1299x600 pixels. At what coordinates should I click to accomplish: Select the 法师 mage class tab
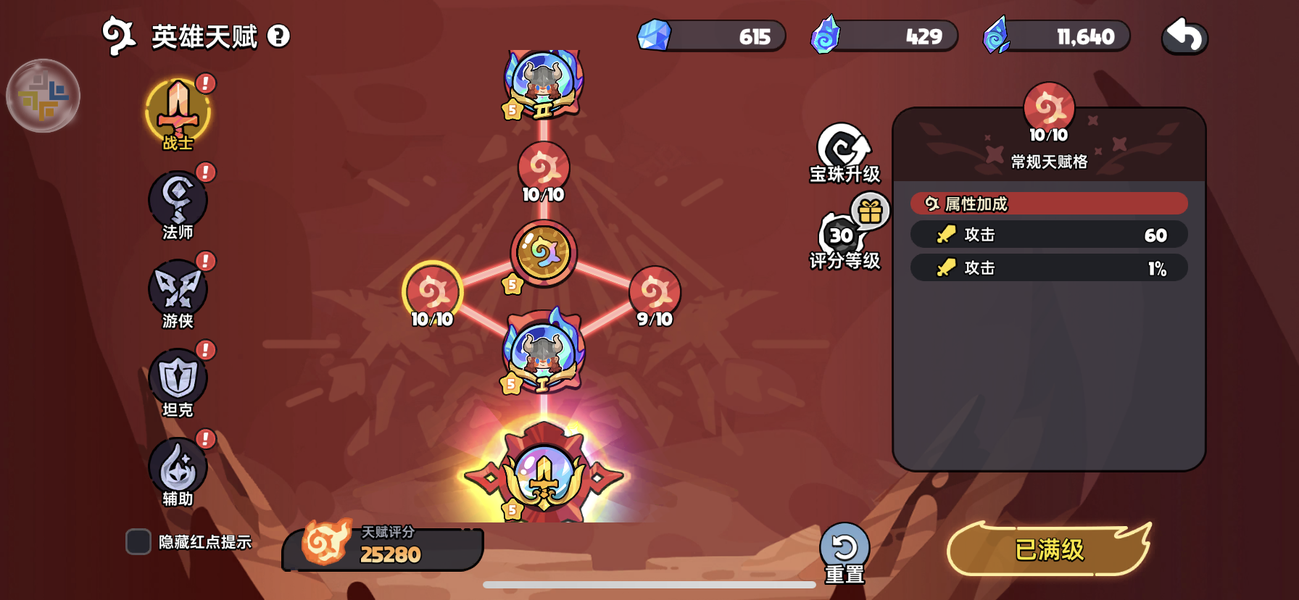[178, 200]
